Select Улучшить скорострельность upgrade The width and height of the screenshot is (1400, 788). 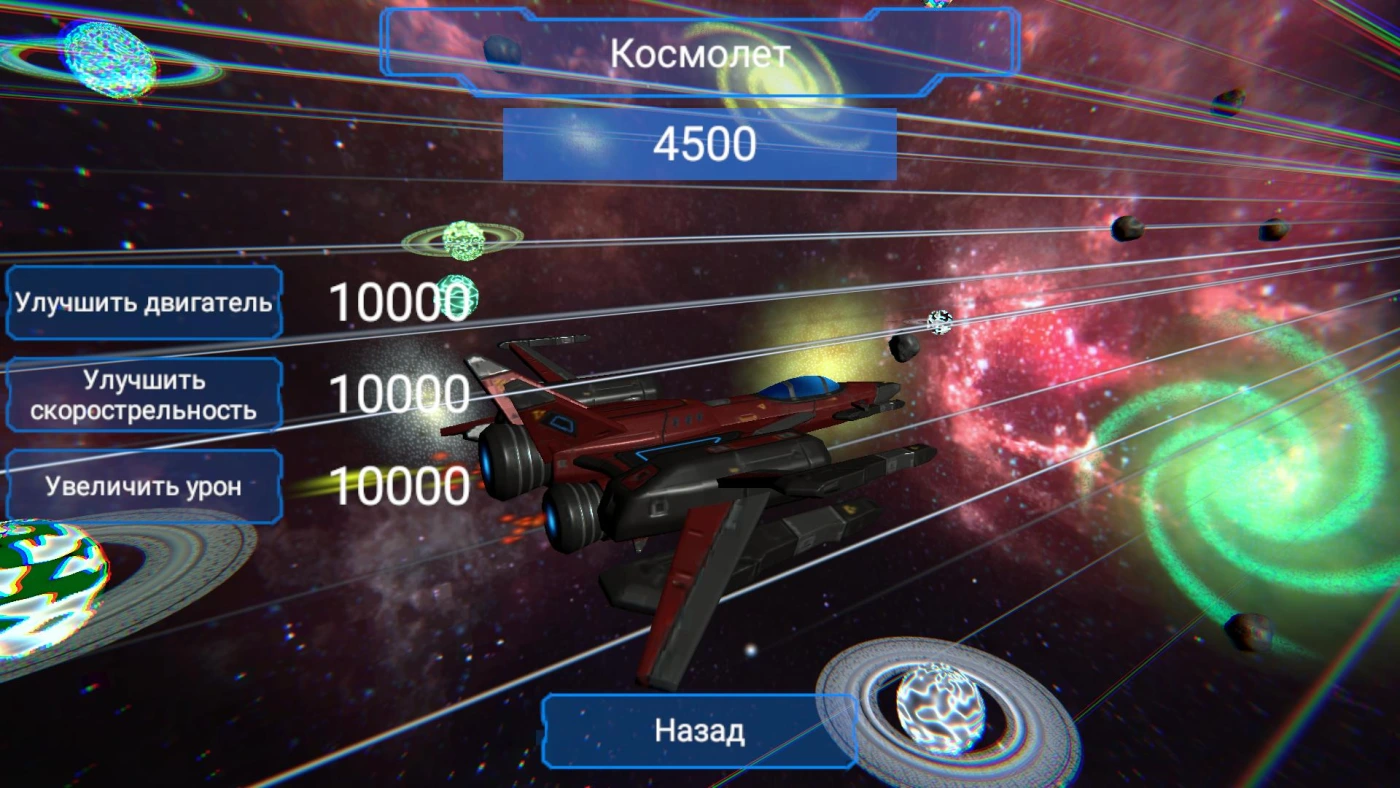click(x=144, y=395)
